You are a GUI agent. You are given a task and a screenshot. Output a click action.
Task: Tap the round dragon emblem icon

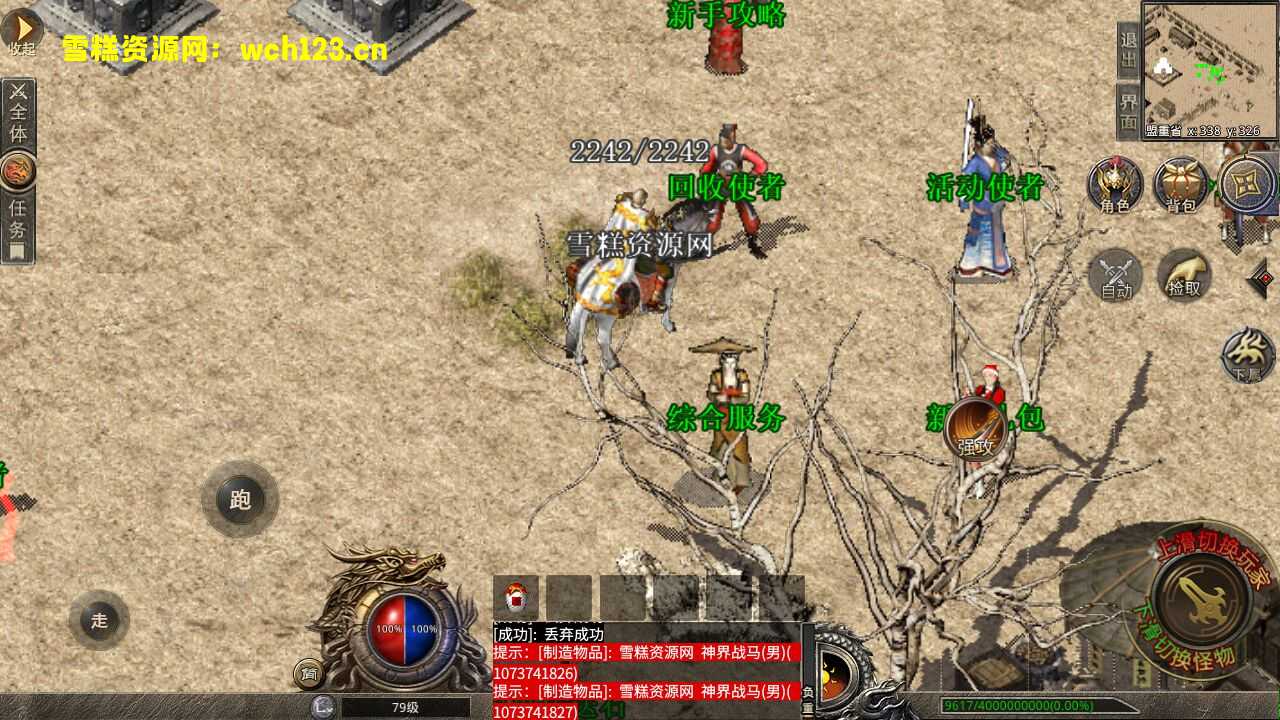(x=18, y=171)
